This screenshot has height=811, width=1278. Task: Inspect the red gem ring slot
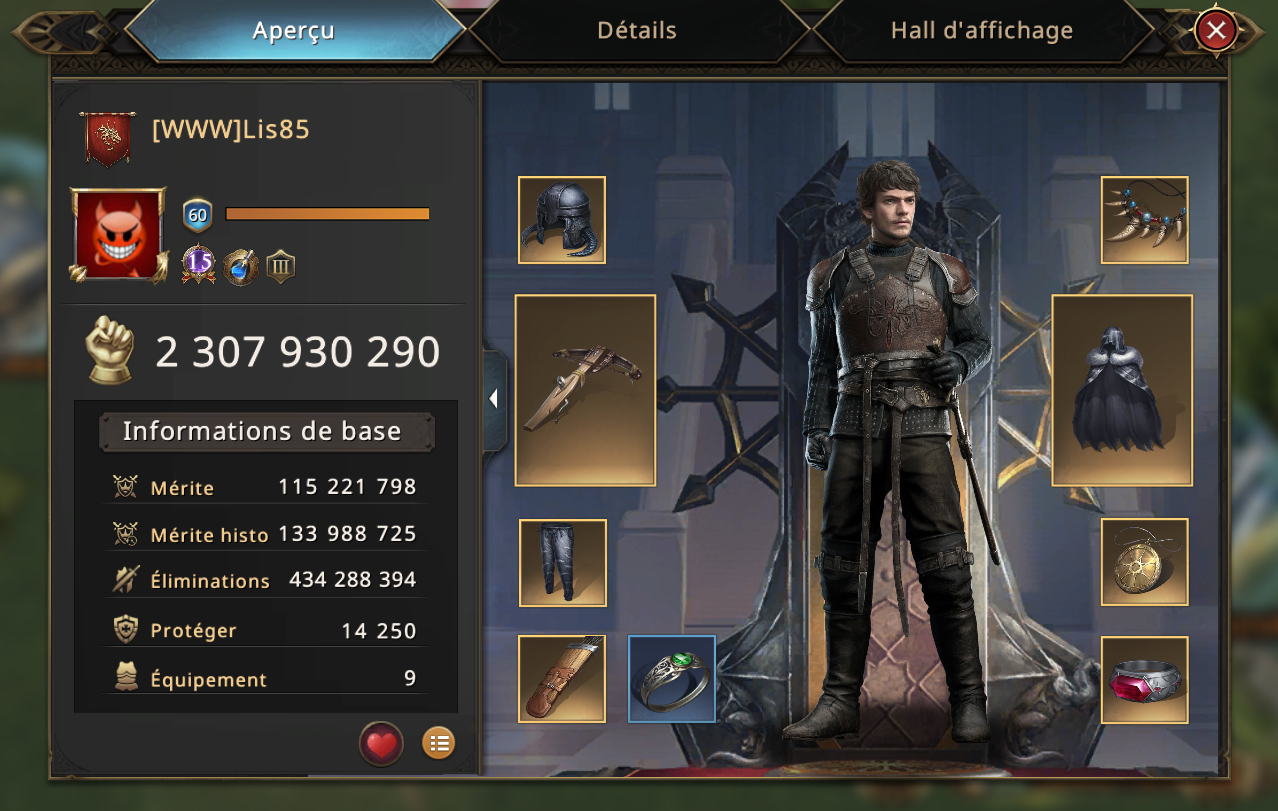1144,680
